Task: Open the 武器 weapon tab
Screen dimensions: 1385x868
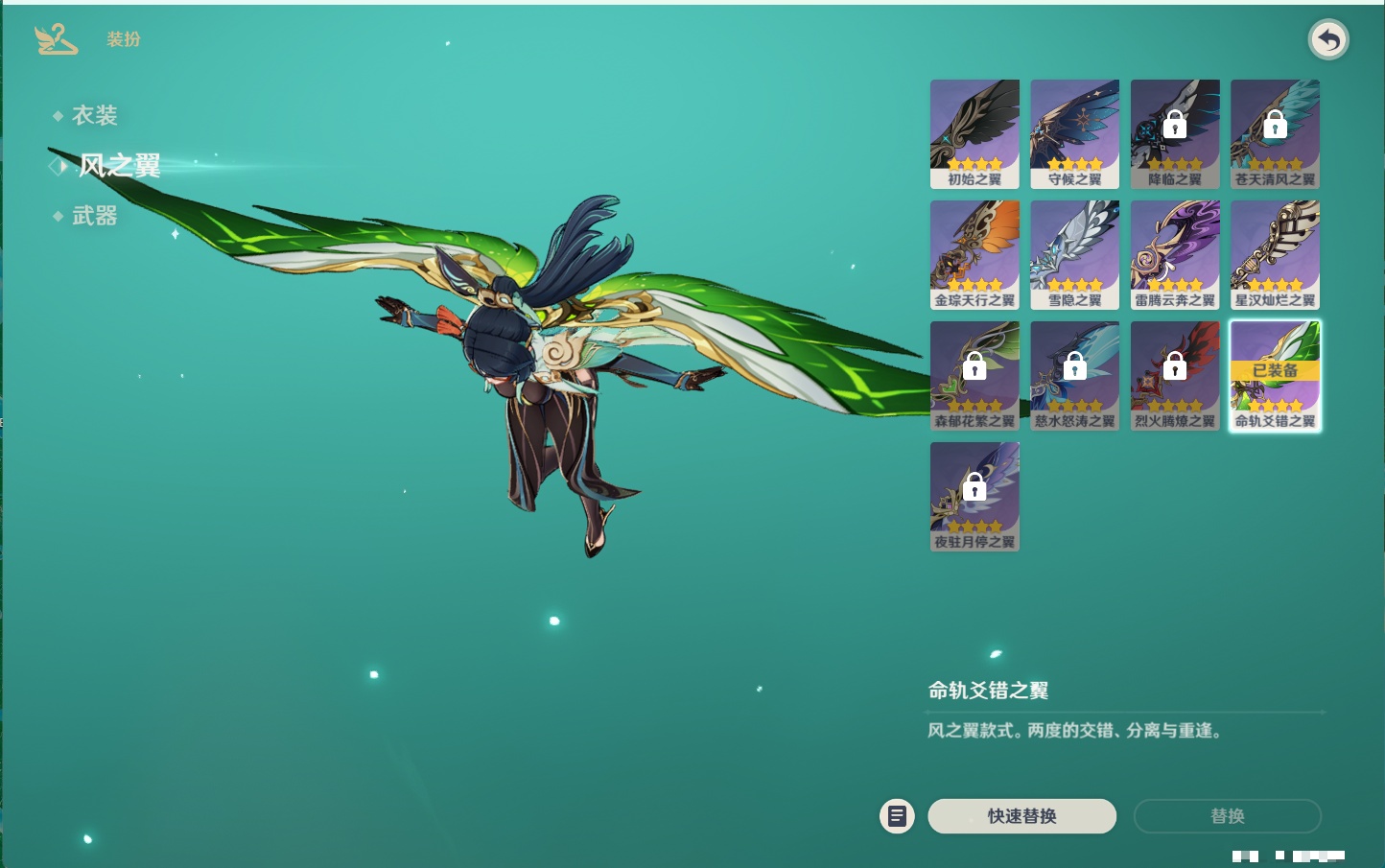Action: tap(94, 217)
